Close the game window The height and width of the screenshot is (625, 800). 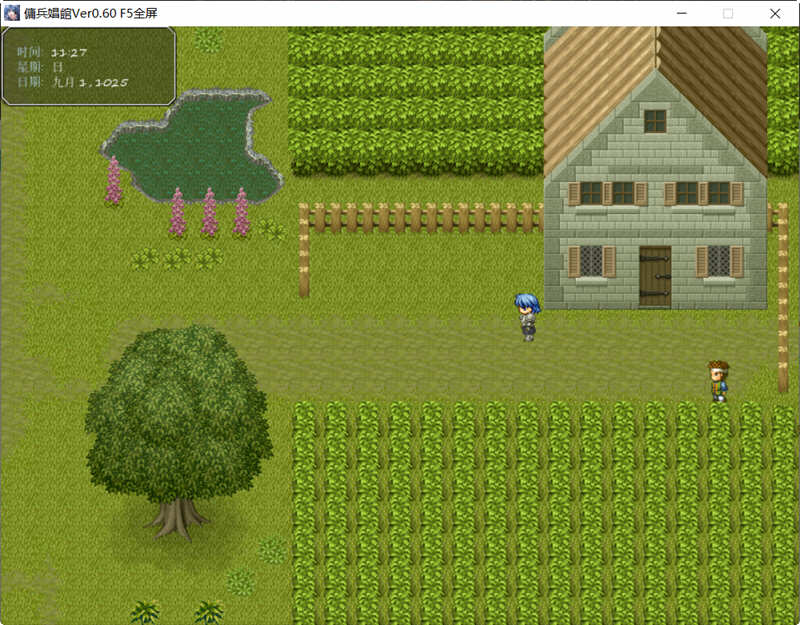[775, 13]
